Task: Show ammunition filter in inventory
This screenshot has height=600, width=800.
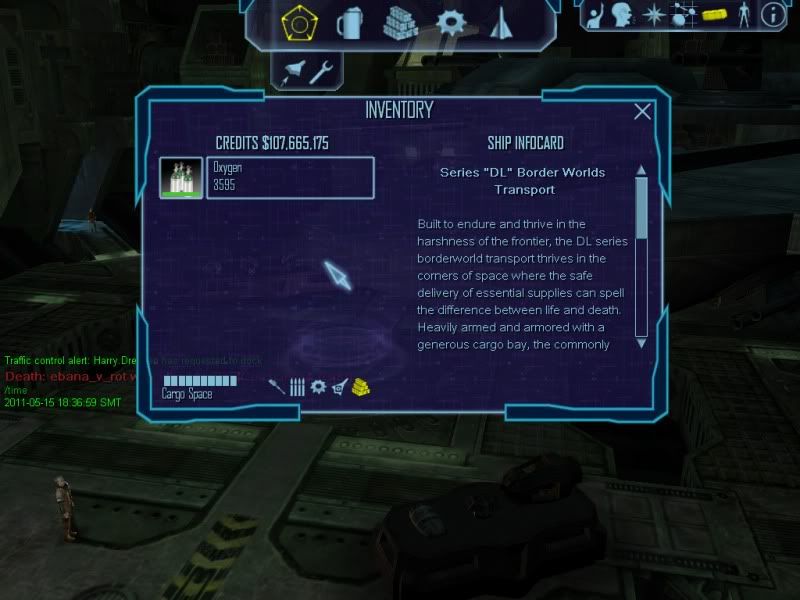Action: (297, 386)
